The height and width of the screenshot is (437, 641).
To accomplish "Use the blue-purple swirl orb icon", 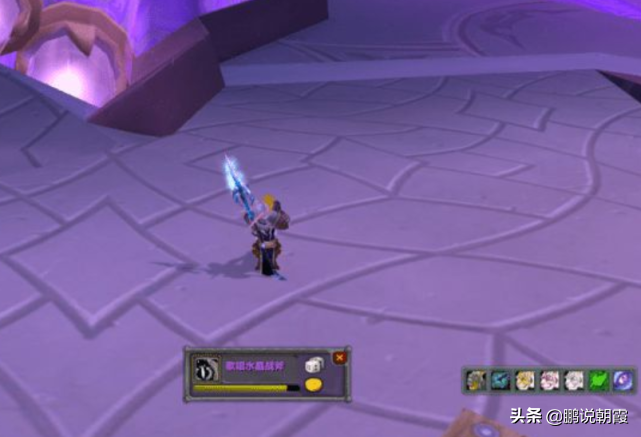I will [x=623, y=380].
